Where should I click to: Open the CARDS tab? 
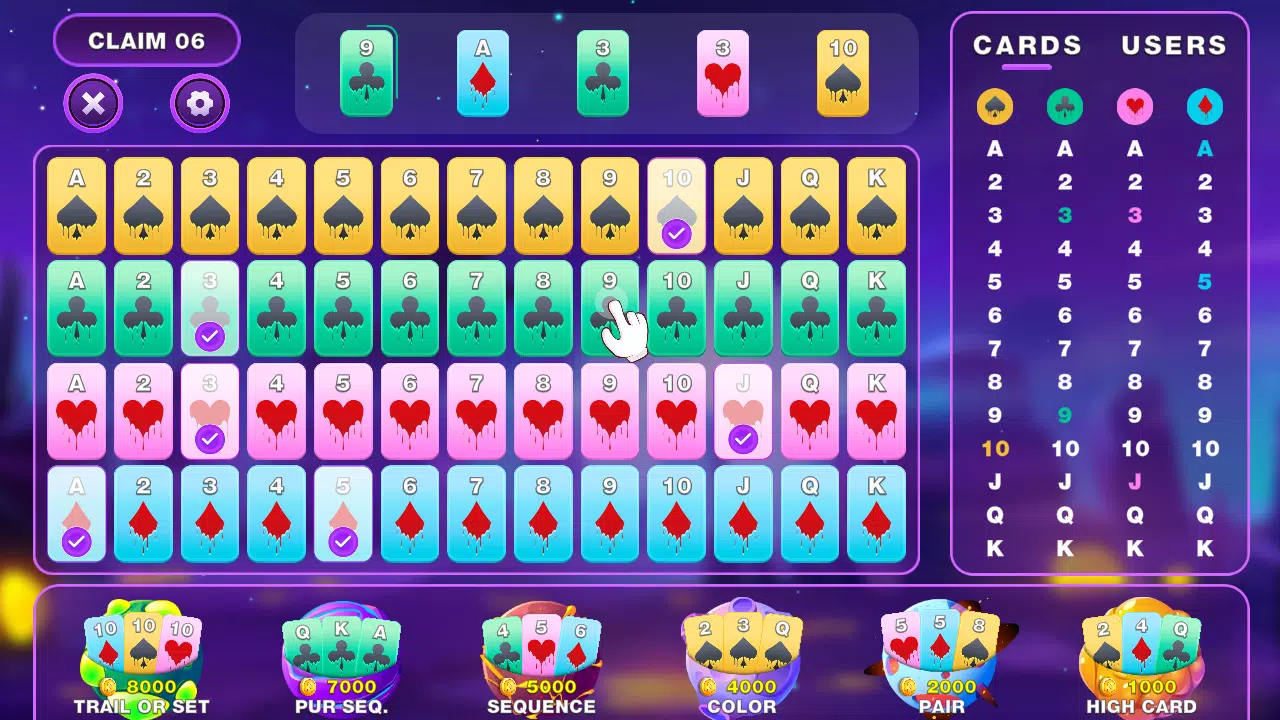click(x=1026, y=46)
